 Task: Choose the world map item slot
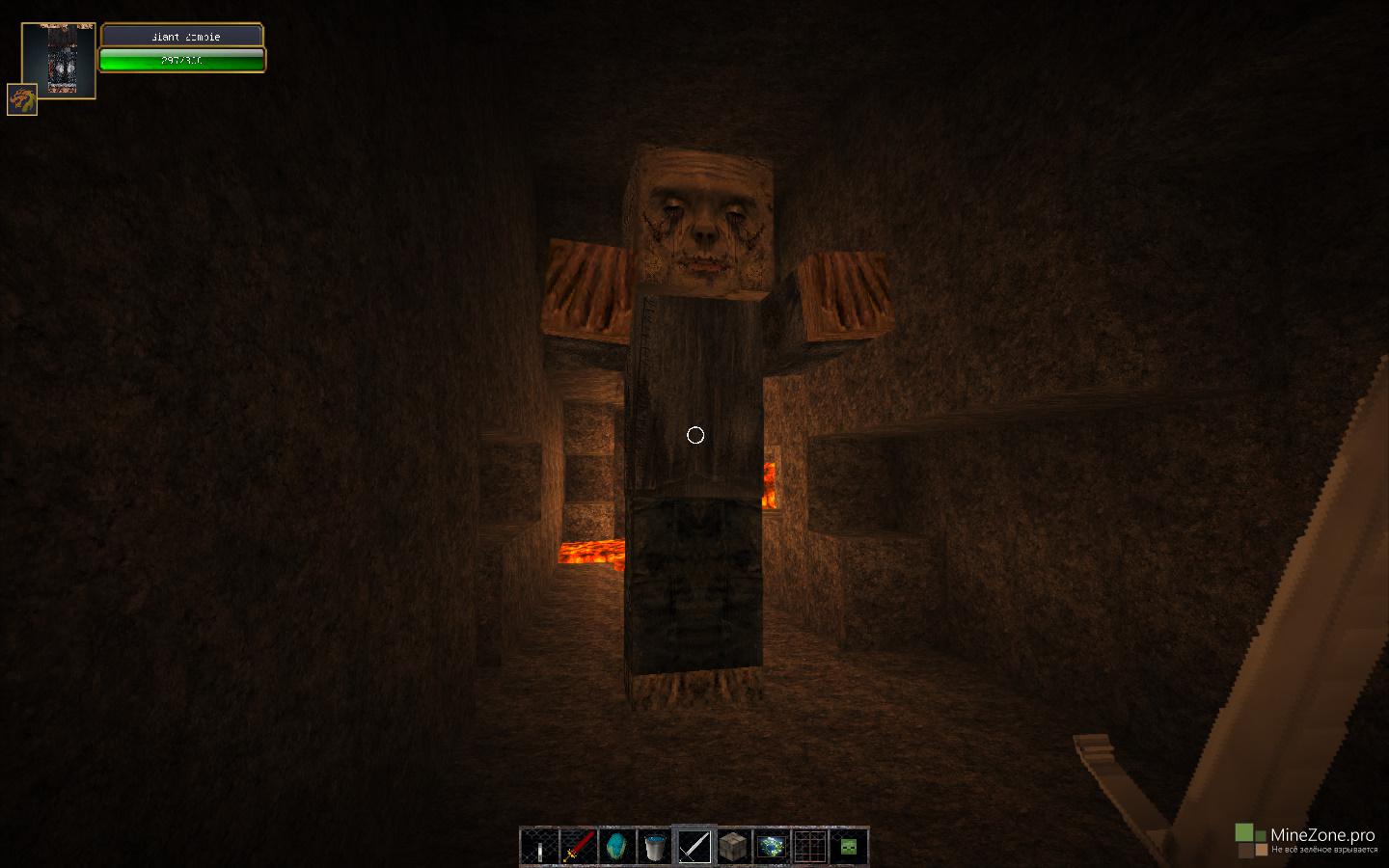pyautogui.click(x=772, y=847)
